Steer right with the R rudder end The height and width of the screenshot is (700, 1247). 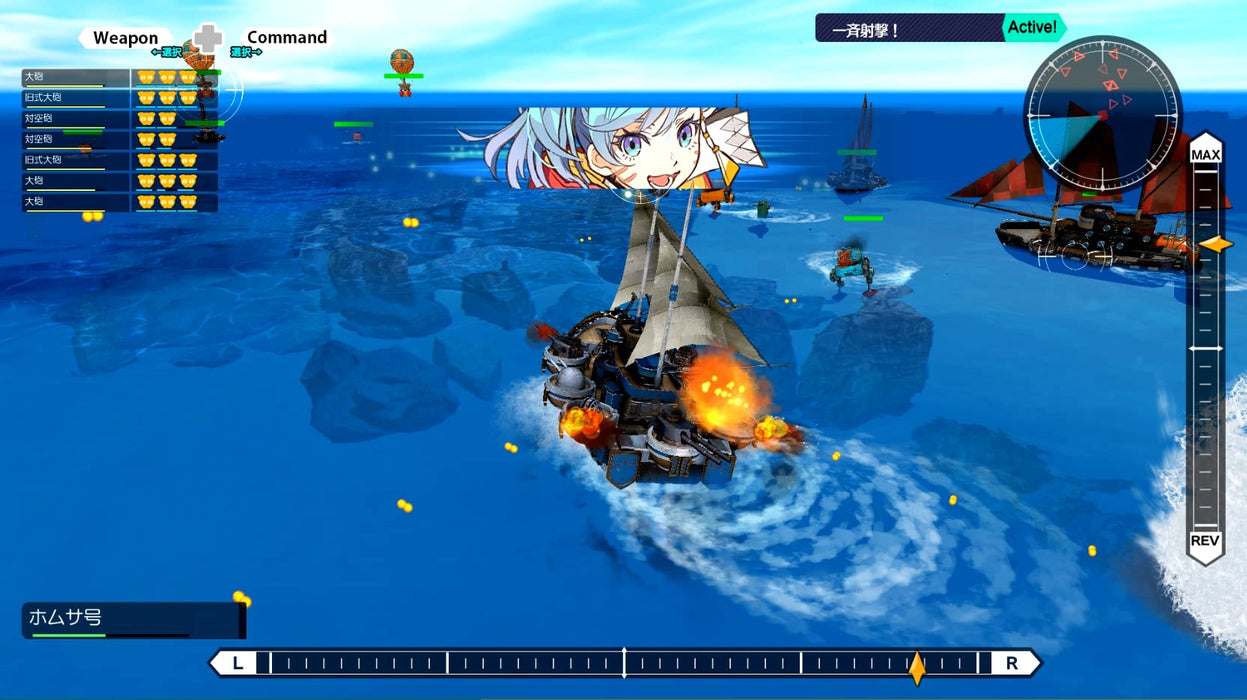coord(1011,663)
